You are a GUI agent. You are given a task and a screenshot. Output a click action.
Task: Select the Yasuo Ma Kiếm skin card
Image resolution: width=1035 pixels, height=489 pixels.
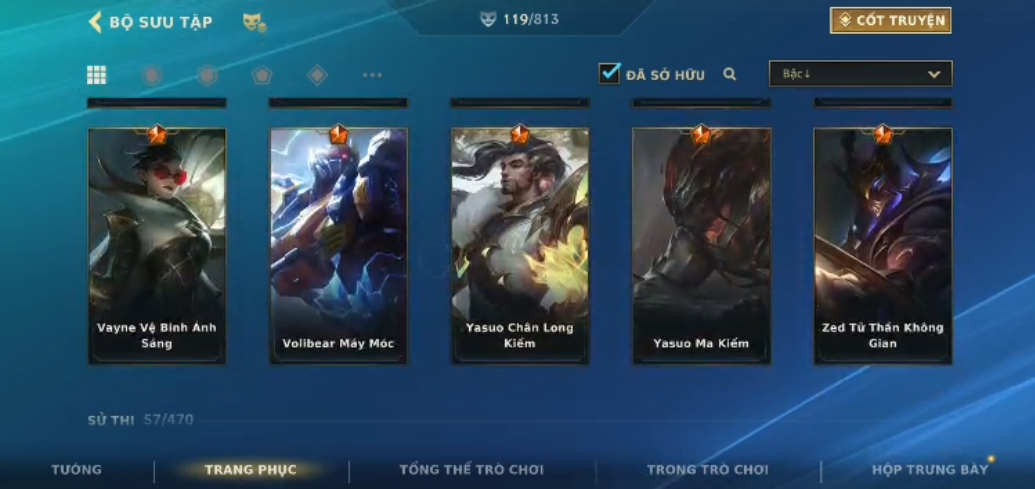point(701,245)
